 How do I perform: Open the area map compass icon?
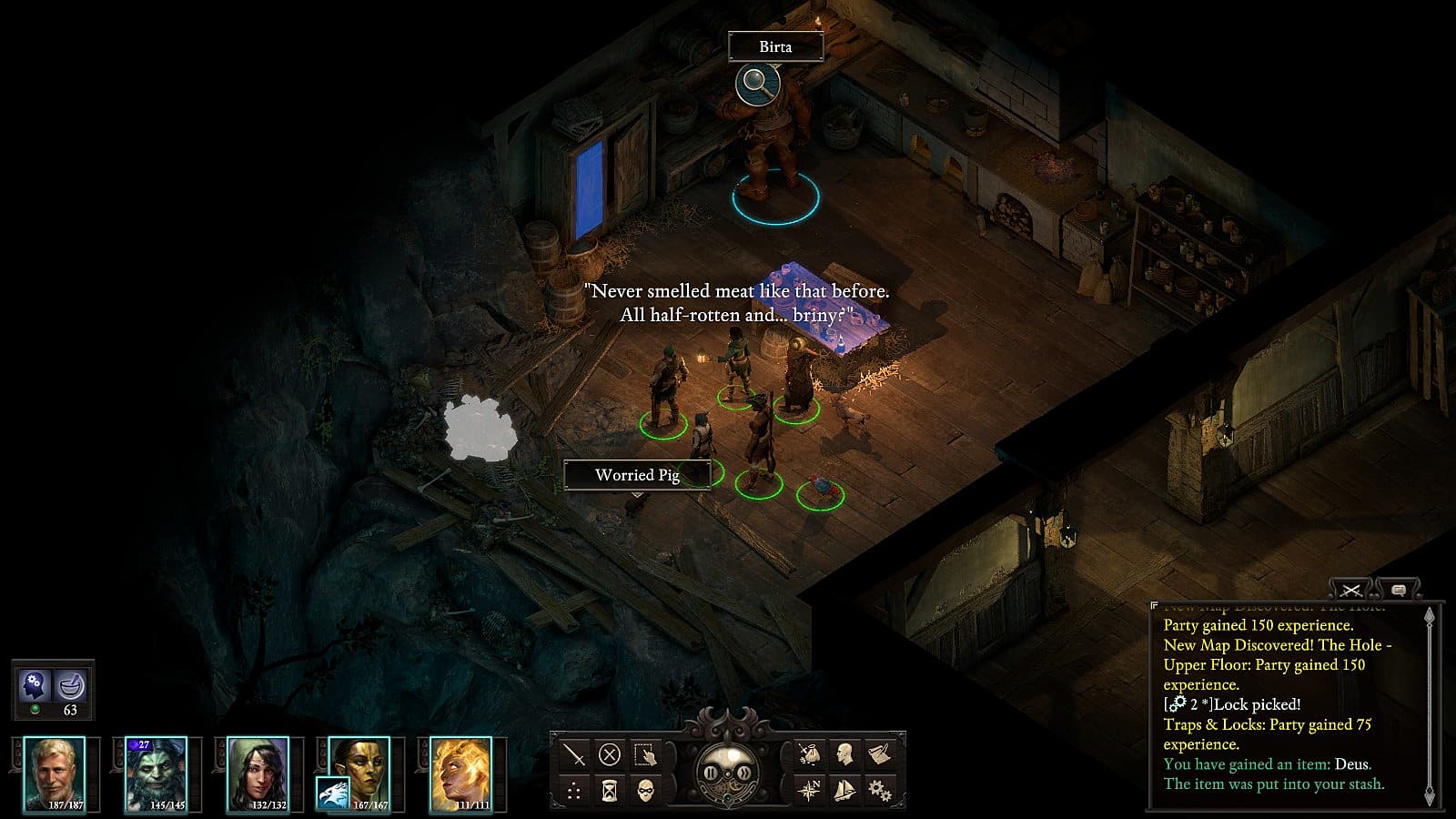(808, 790)
